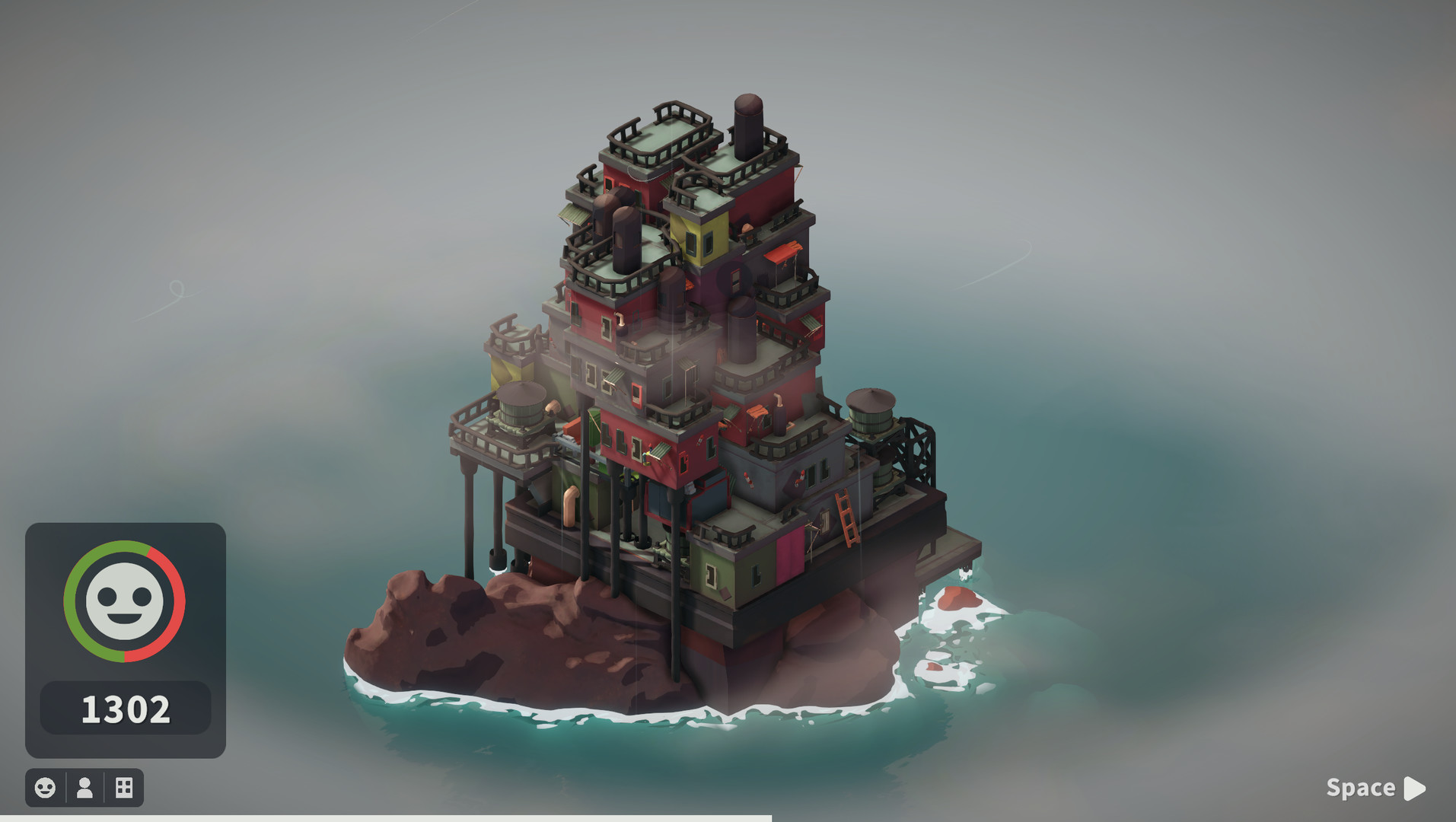Select the person icon in the bottom-left toolbar
This screenshot has height=822, width=1456.
point(84,788)
